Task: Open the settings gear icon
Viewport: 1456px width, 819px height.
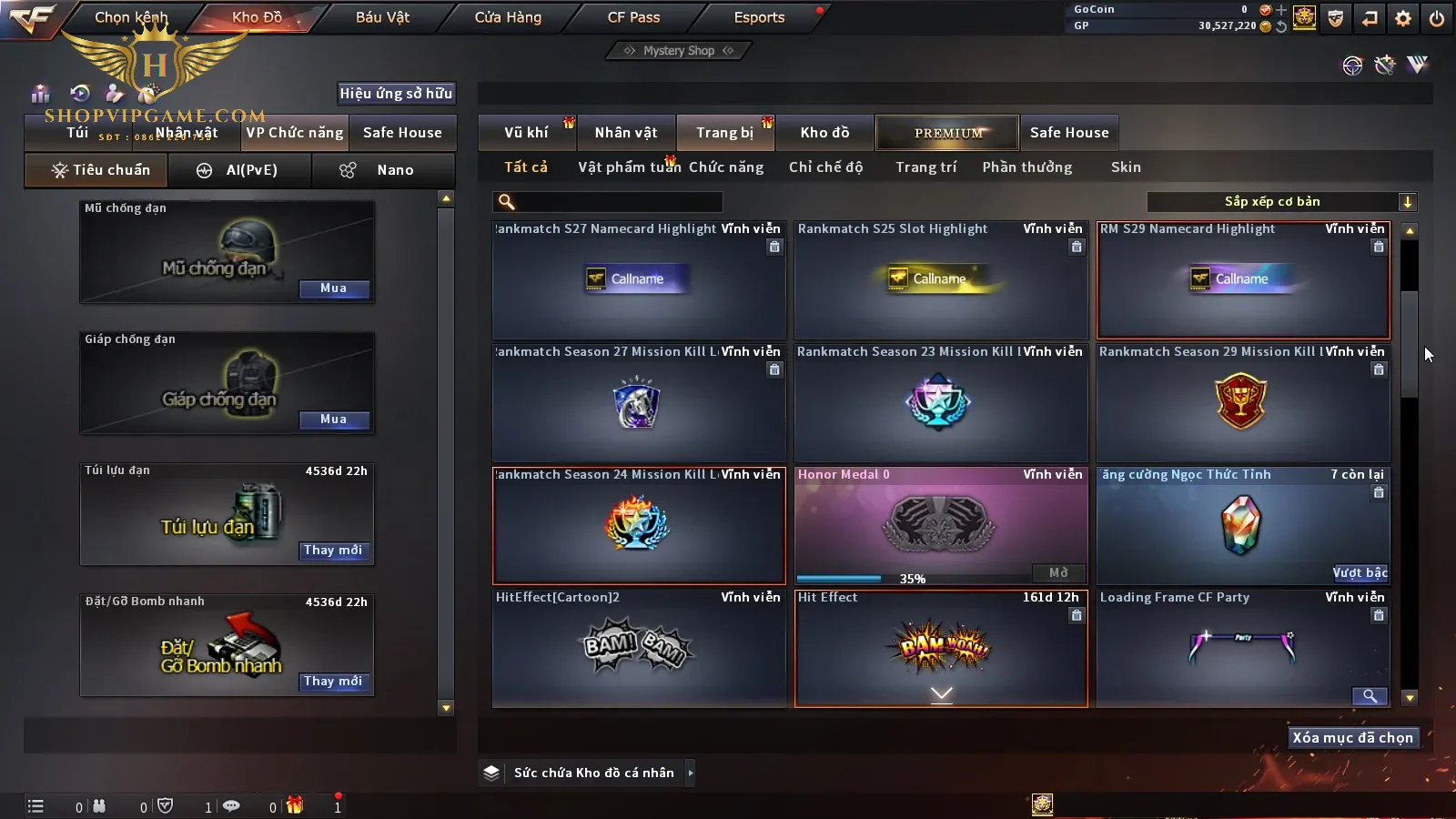Action: [x=1403, y=18]
